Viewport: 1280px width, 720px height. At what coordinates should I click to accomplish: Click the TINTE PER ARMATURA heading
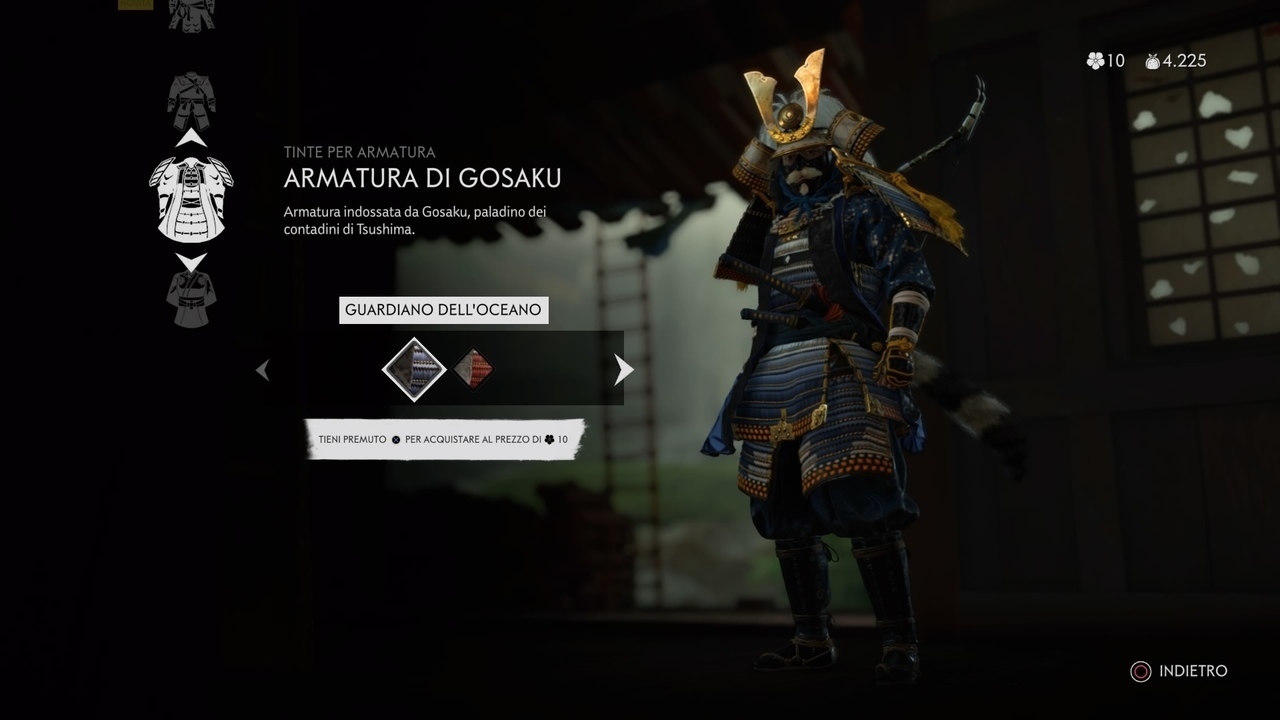tap(358, 152)
